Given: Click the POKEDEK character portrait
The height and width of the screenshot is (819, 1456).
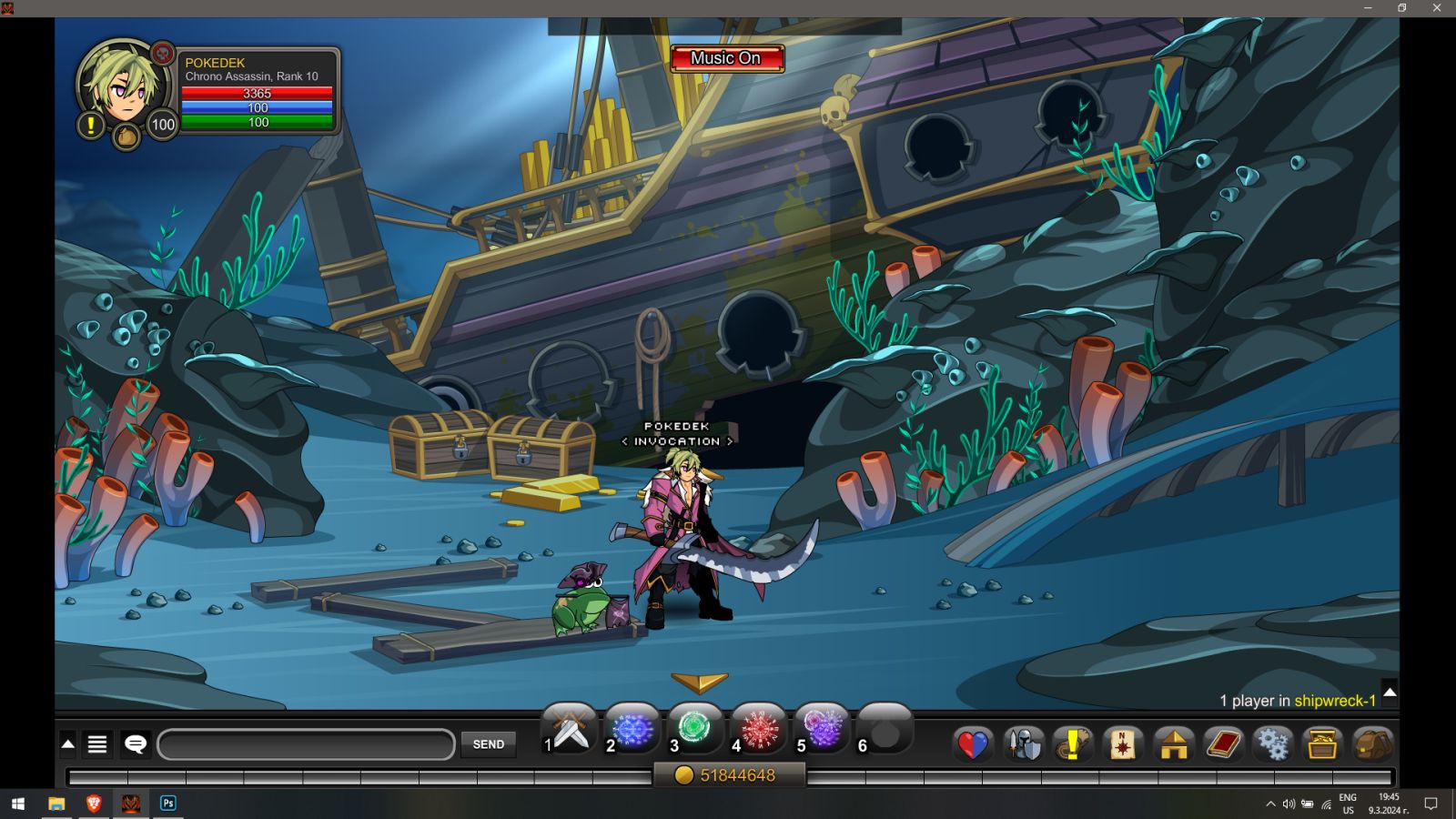Looking at the screenshot, I should coord(123,85).
